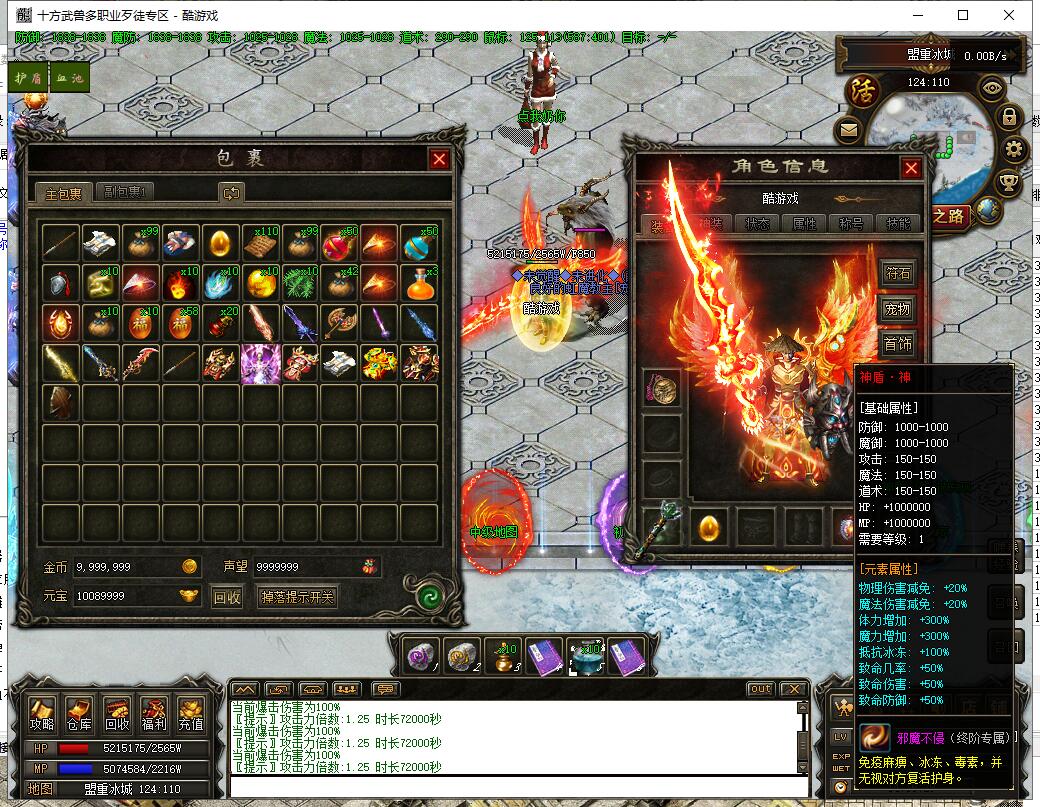Close the 角色信息 character window

[910, 168]
